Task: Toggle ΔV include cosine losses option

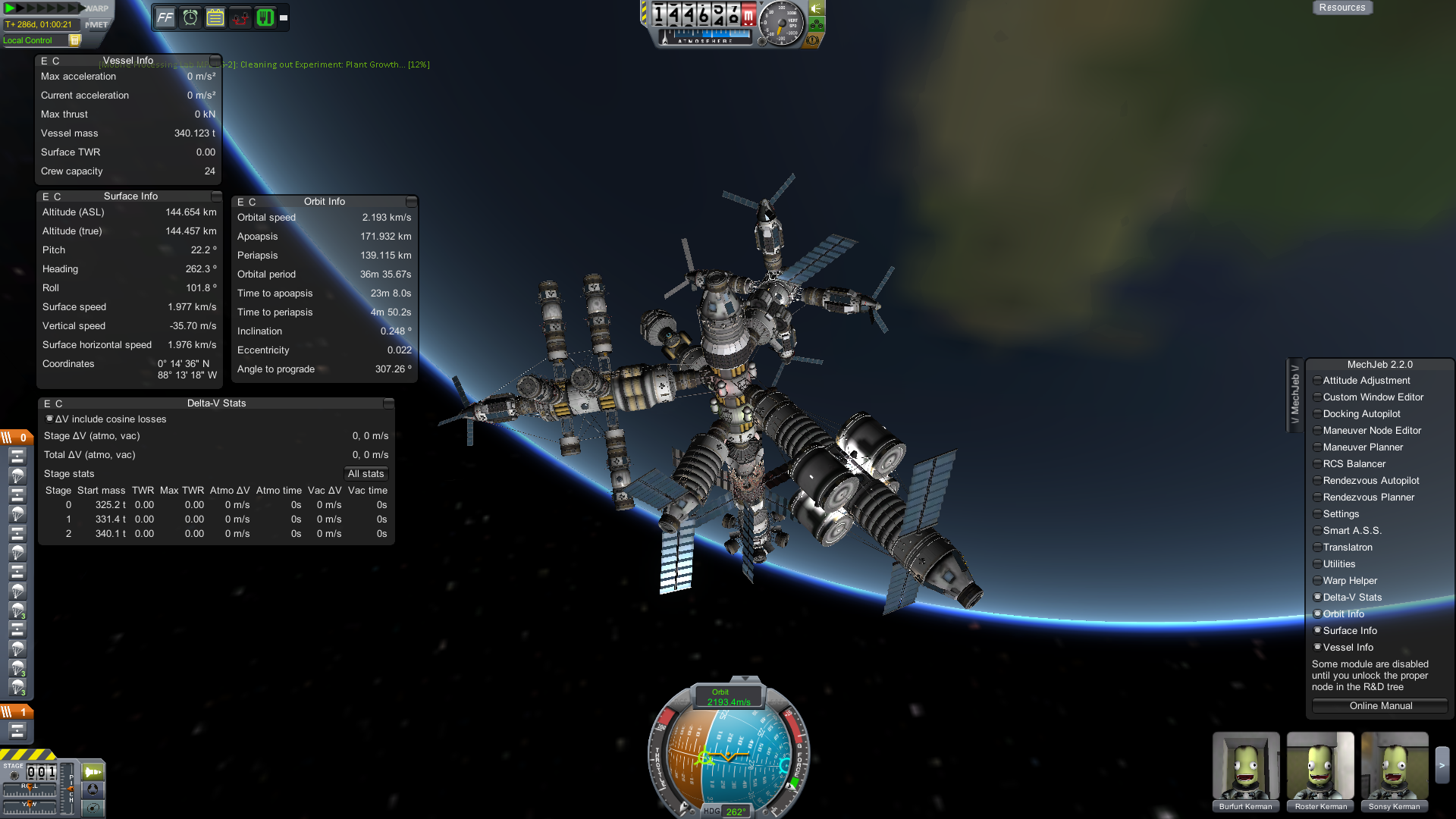Action: pos(50,419)
